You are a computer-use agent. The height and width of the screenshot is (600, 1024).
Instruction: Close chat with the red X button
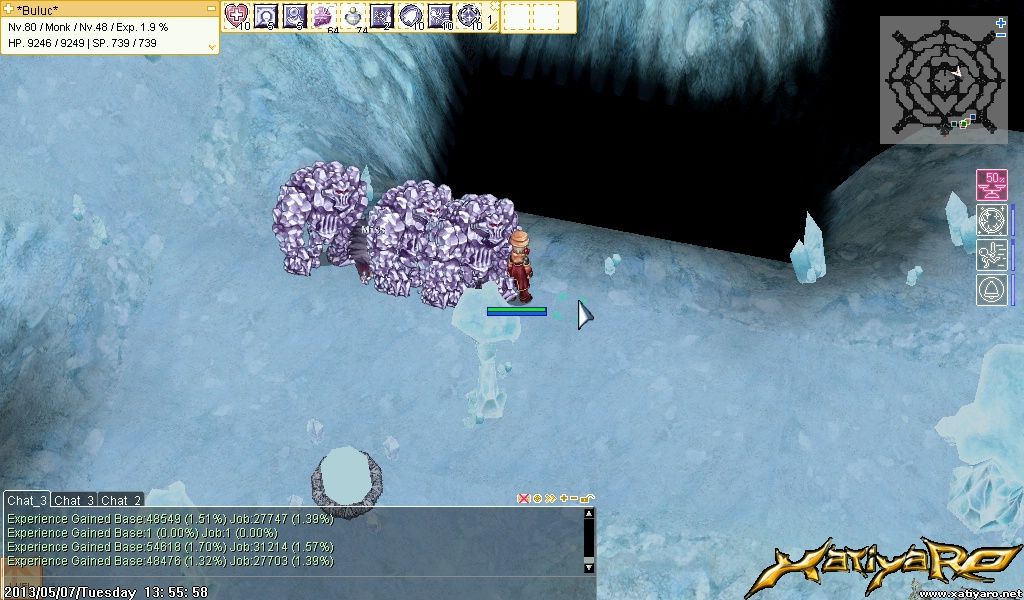pyautogui.click(x=523, y=498)
